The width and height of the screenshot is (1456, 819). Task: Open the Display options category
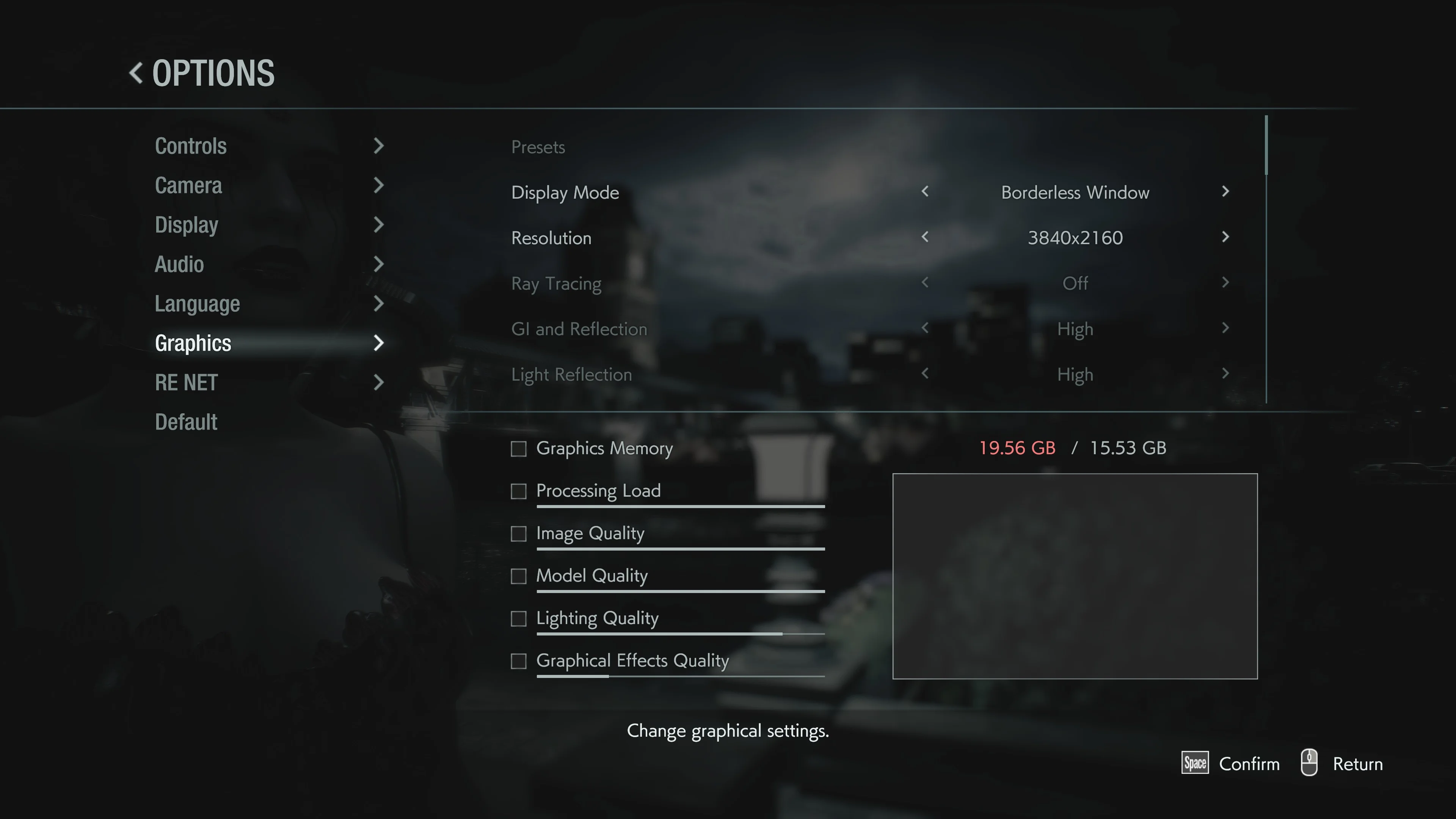click(187, 225)
